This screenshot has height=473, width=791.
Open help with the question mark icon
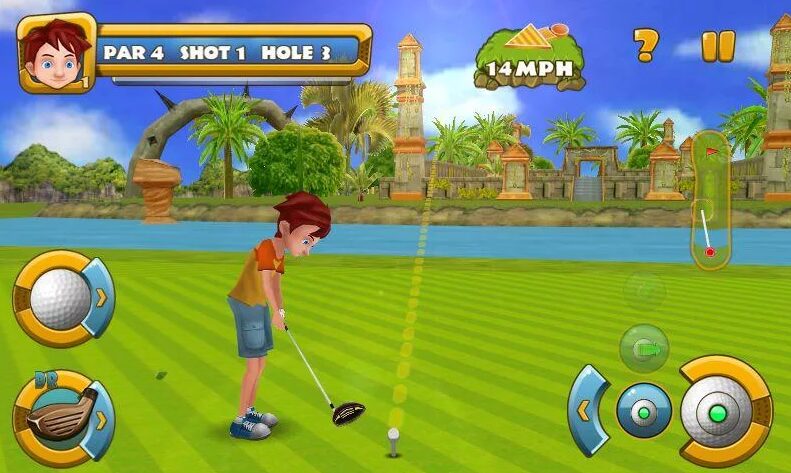point(646,45)
